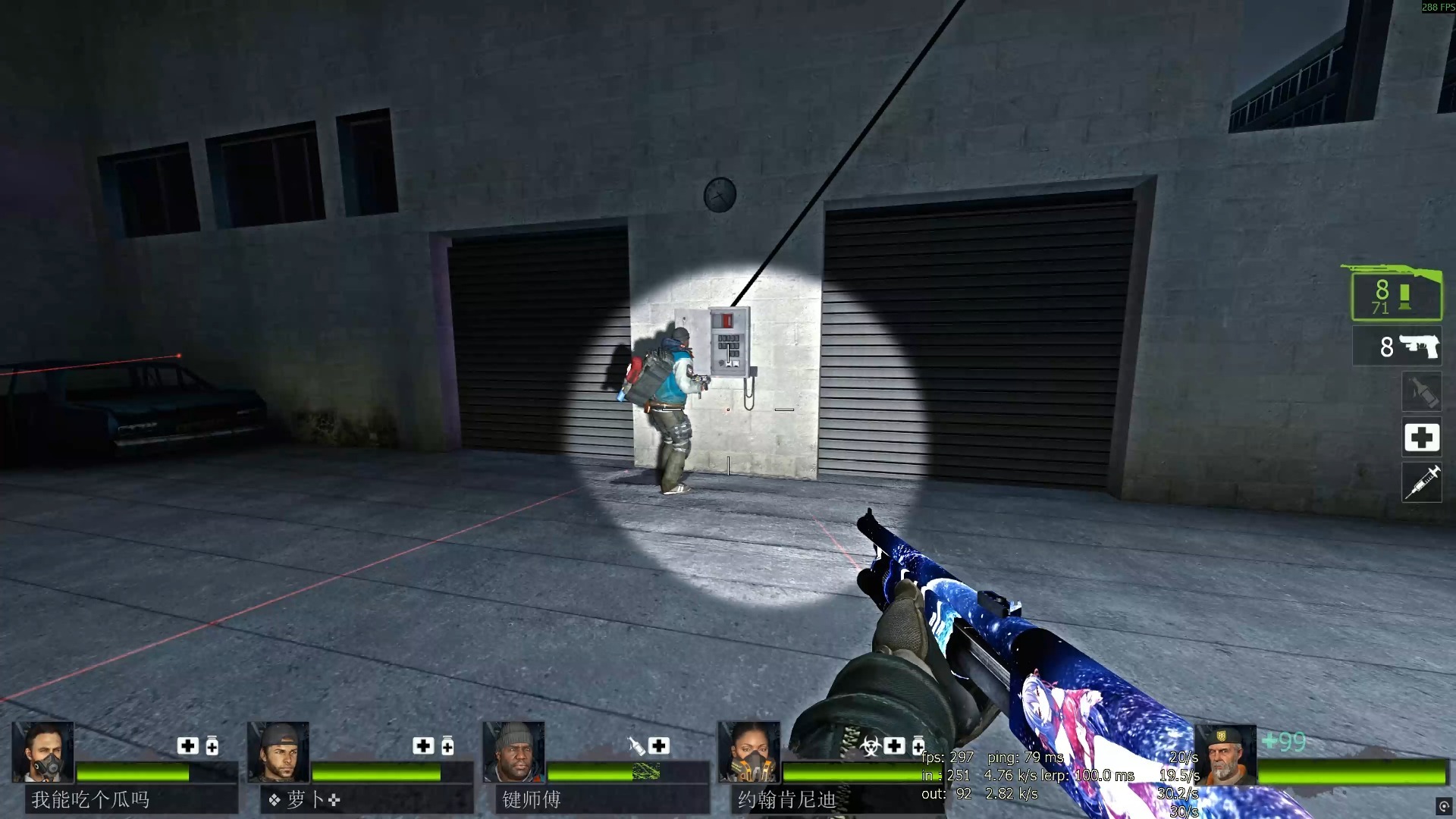This screenshot has height=819, width=1456.
Task: Click teammate 约翰肯尼迪's portrait
Action: pos(748,752)
